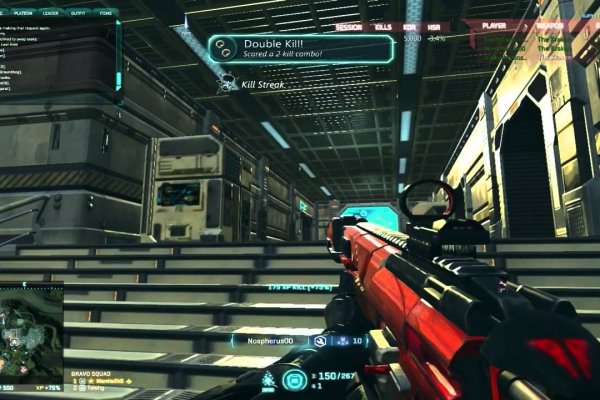Switch to the Items chat tab
Screen dimensions: 600x400
click(103, 12)
